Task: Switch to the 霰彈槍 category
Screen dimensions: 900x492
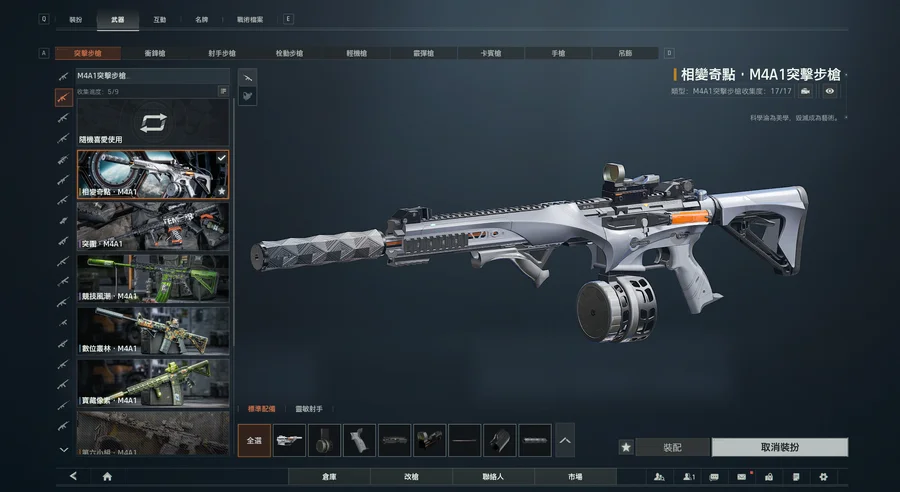Action: point(424,53)
